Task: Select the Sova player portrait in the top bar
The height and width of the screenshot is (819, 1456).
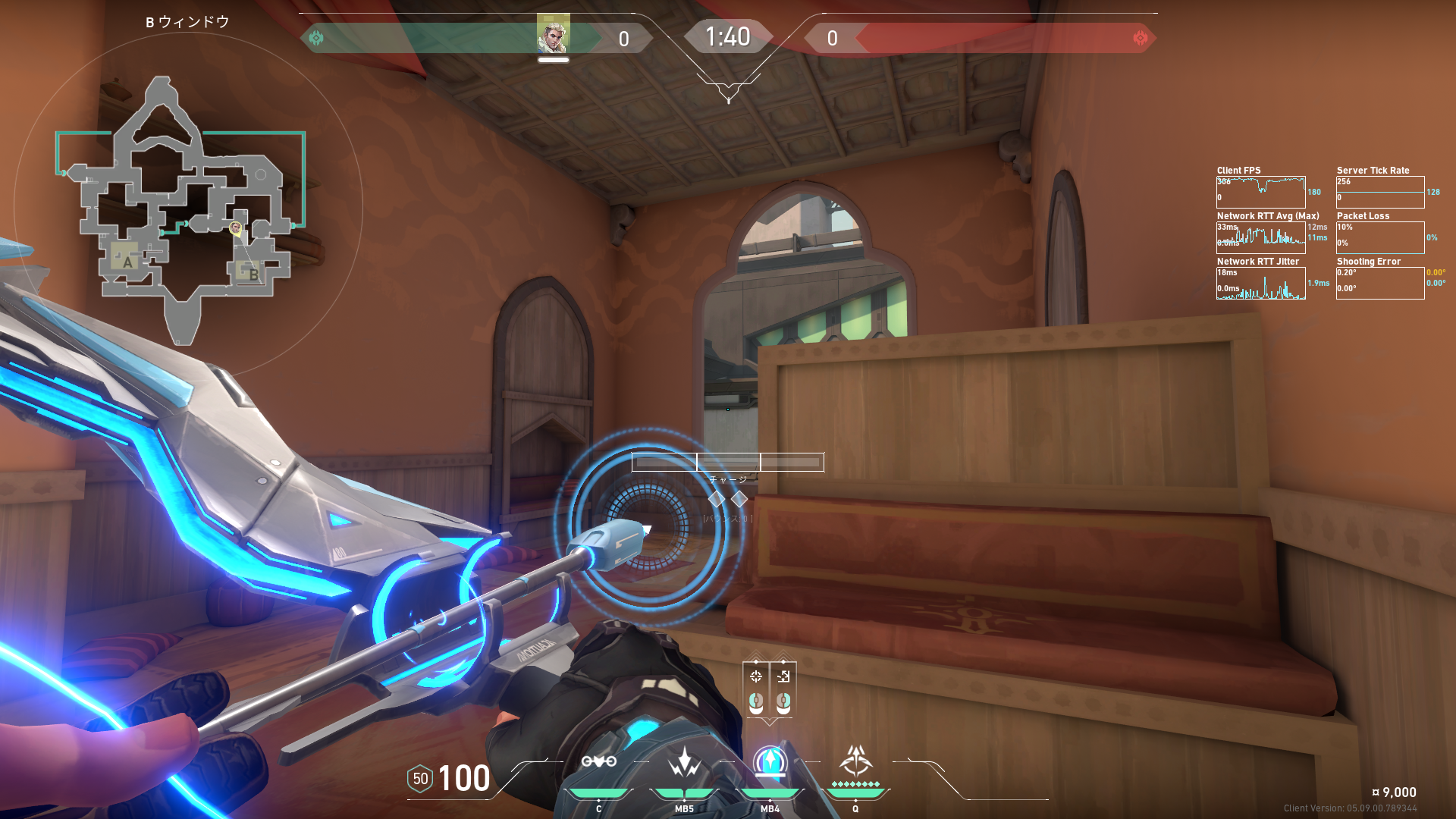Action: 553,34
